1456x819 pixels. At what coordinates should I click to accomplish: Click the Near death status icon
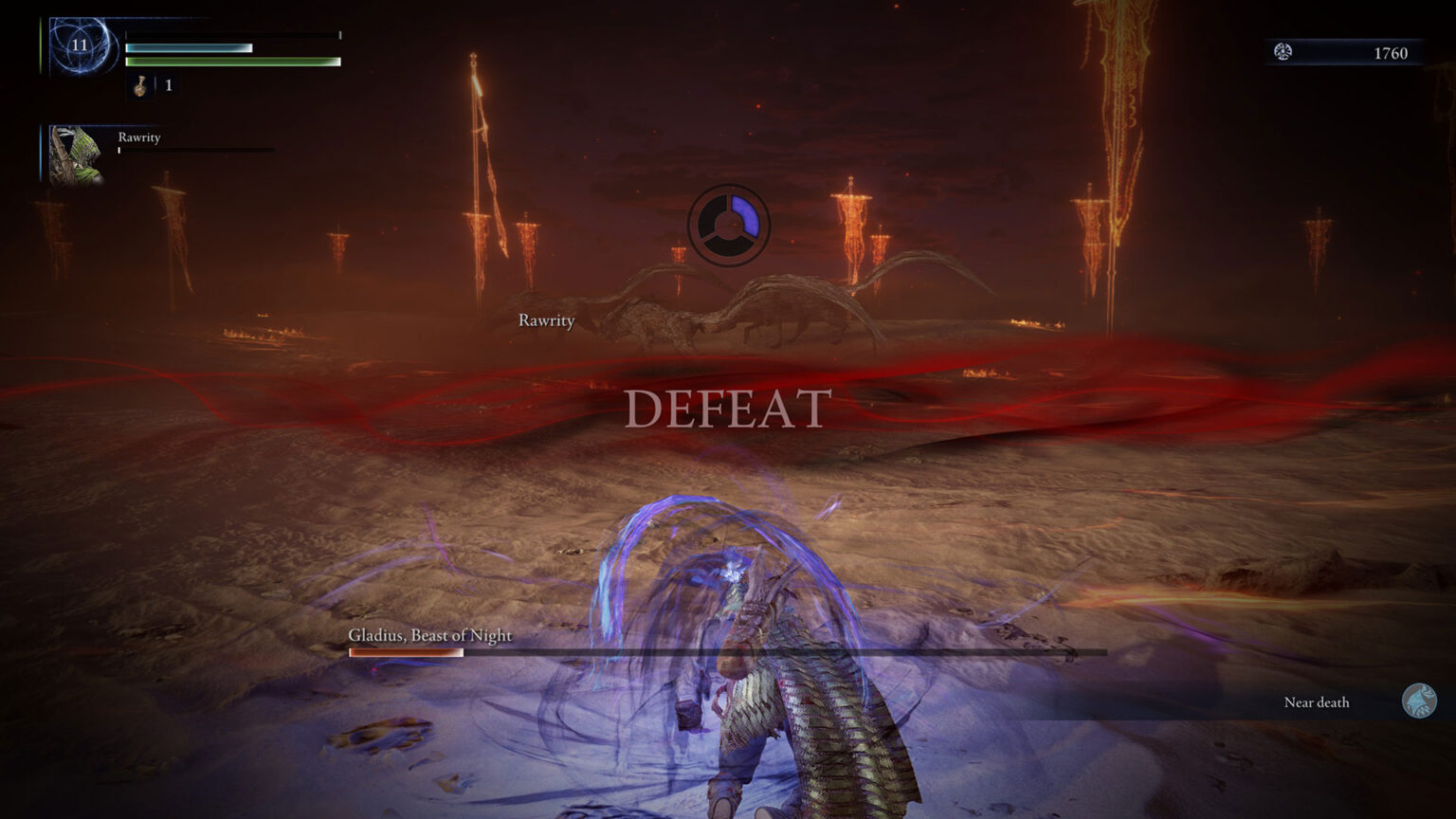(x=1419, y=701)
